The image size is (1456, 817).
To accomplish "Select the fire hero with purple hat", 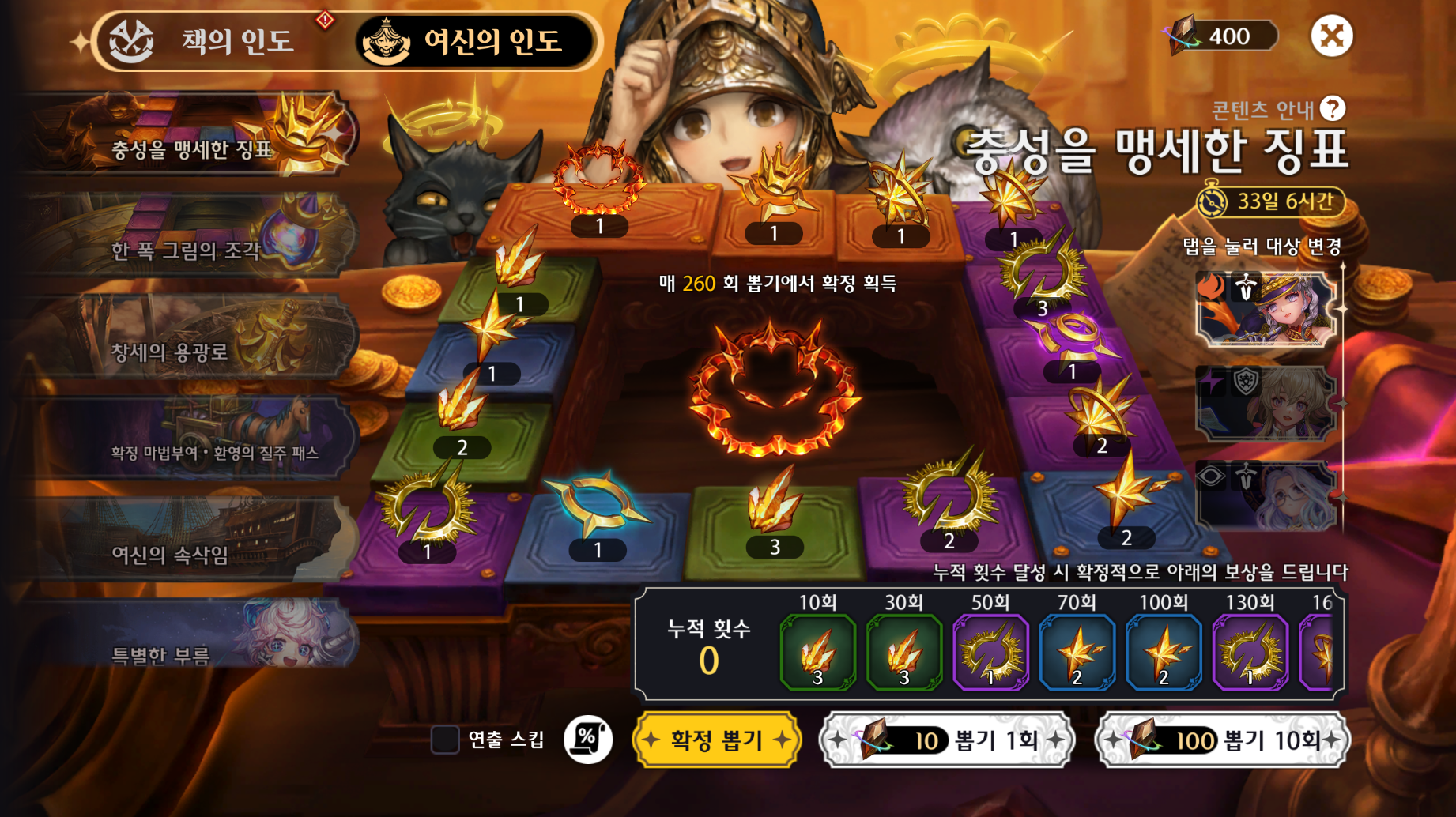I will click(1266, 308).
